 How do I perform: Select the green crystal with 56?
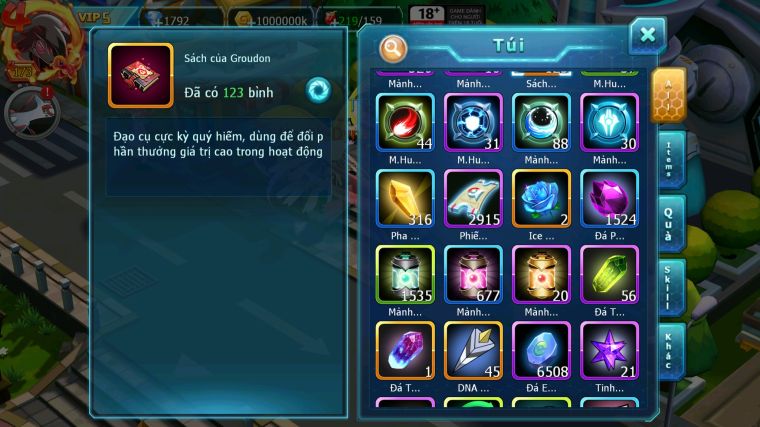point(609,274)
